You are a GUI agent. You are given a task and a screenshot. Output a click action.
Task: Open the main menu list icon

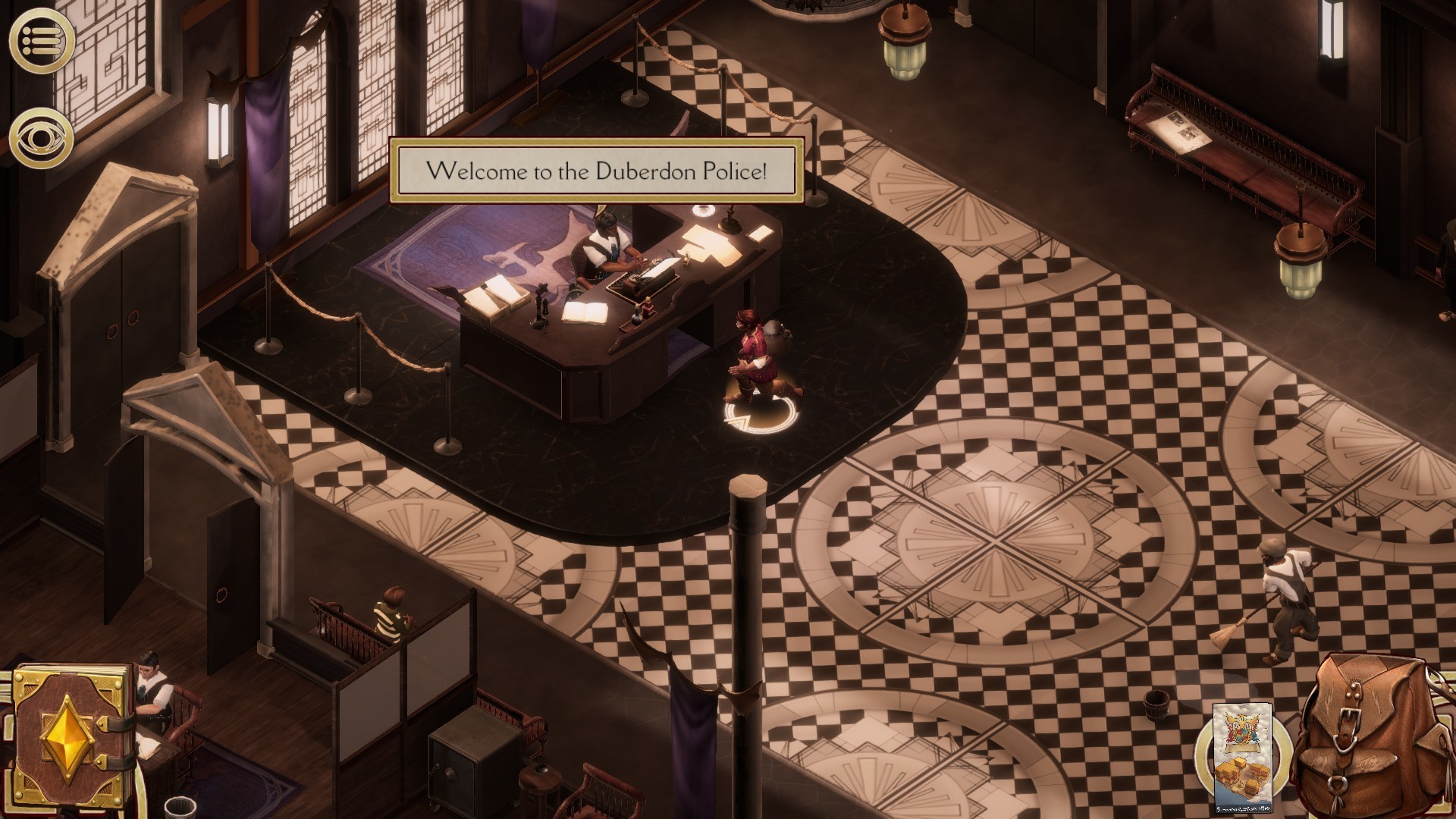(x=41, y=40)
